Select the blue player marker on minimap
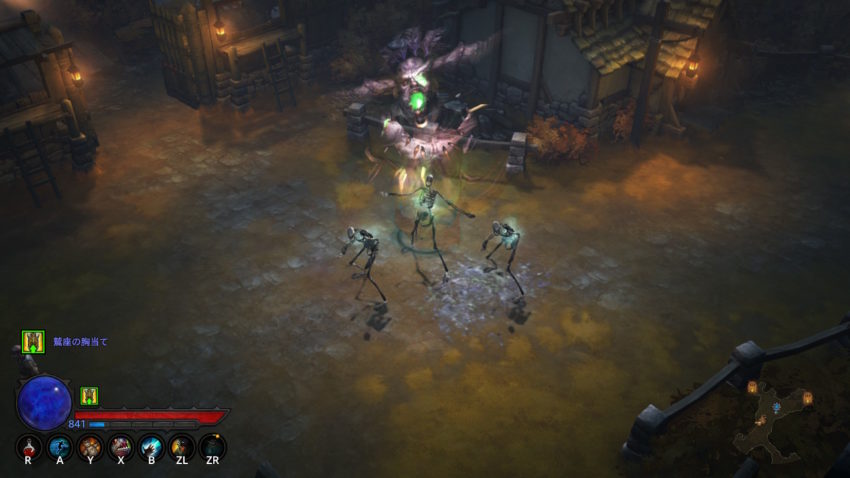The width and height of the screenshot is (850, 478). point(776,409)
